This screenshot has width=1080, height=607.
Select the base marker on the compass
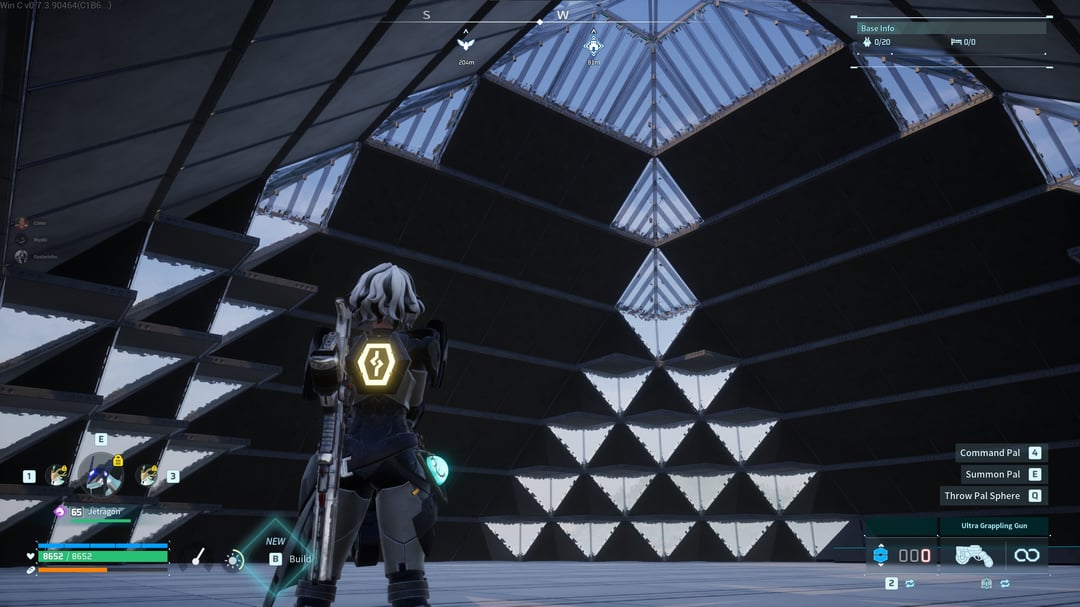coord(593,44)
